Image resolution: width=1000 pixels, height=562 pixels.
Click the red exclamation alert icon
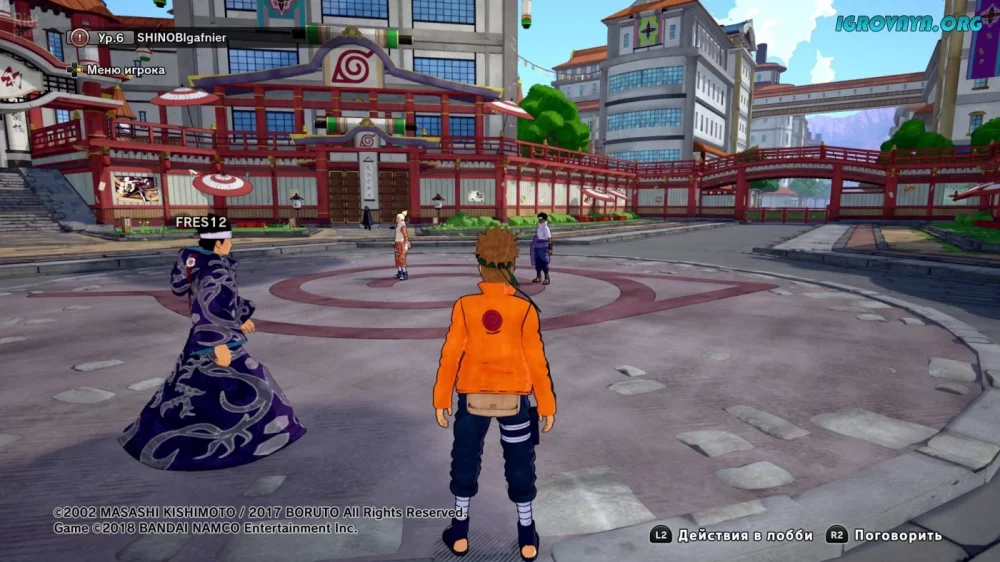80,37
